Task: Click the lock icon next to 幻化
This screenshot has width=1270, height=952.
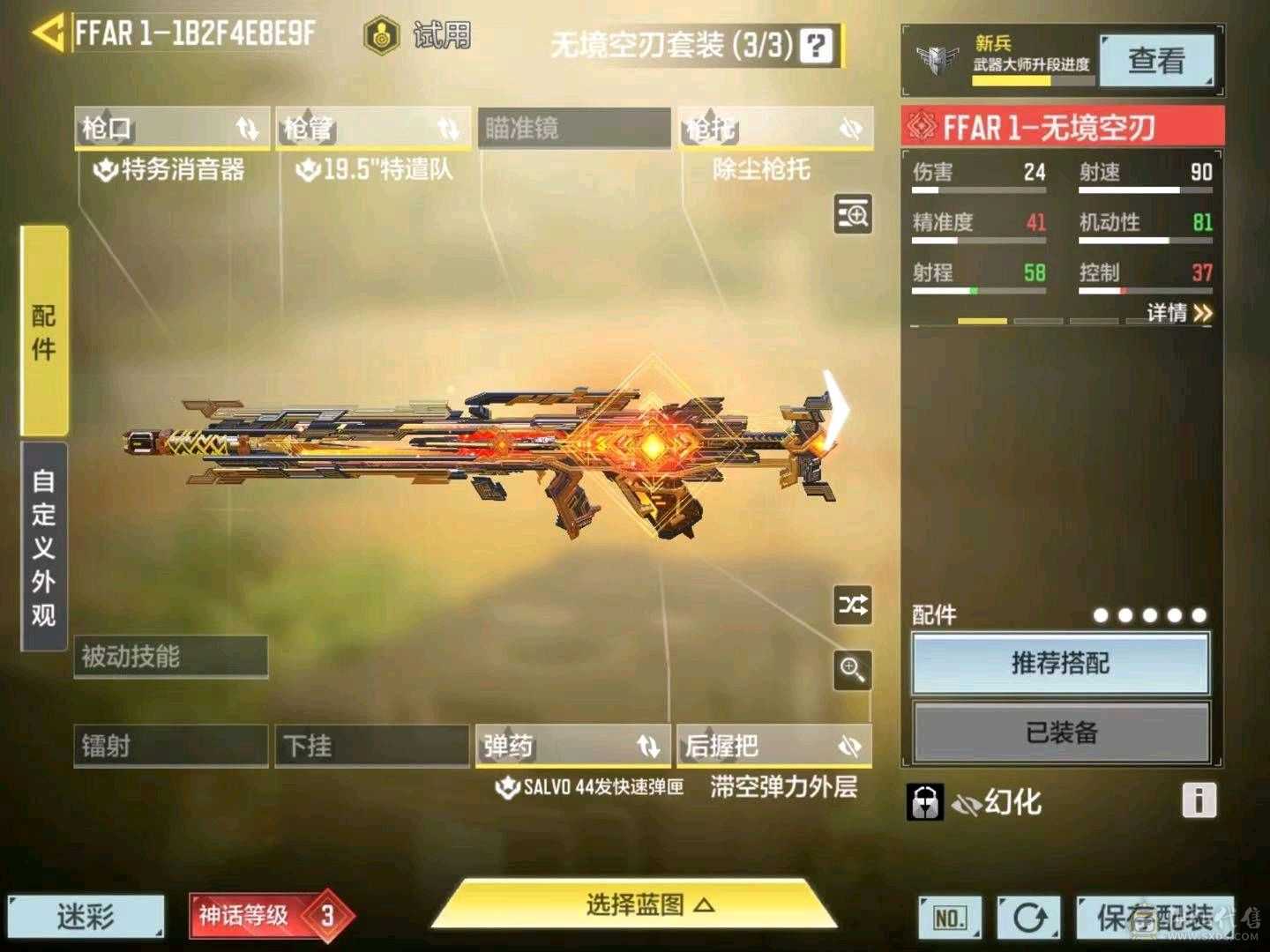Action: [923, 802]
